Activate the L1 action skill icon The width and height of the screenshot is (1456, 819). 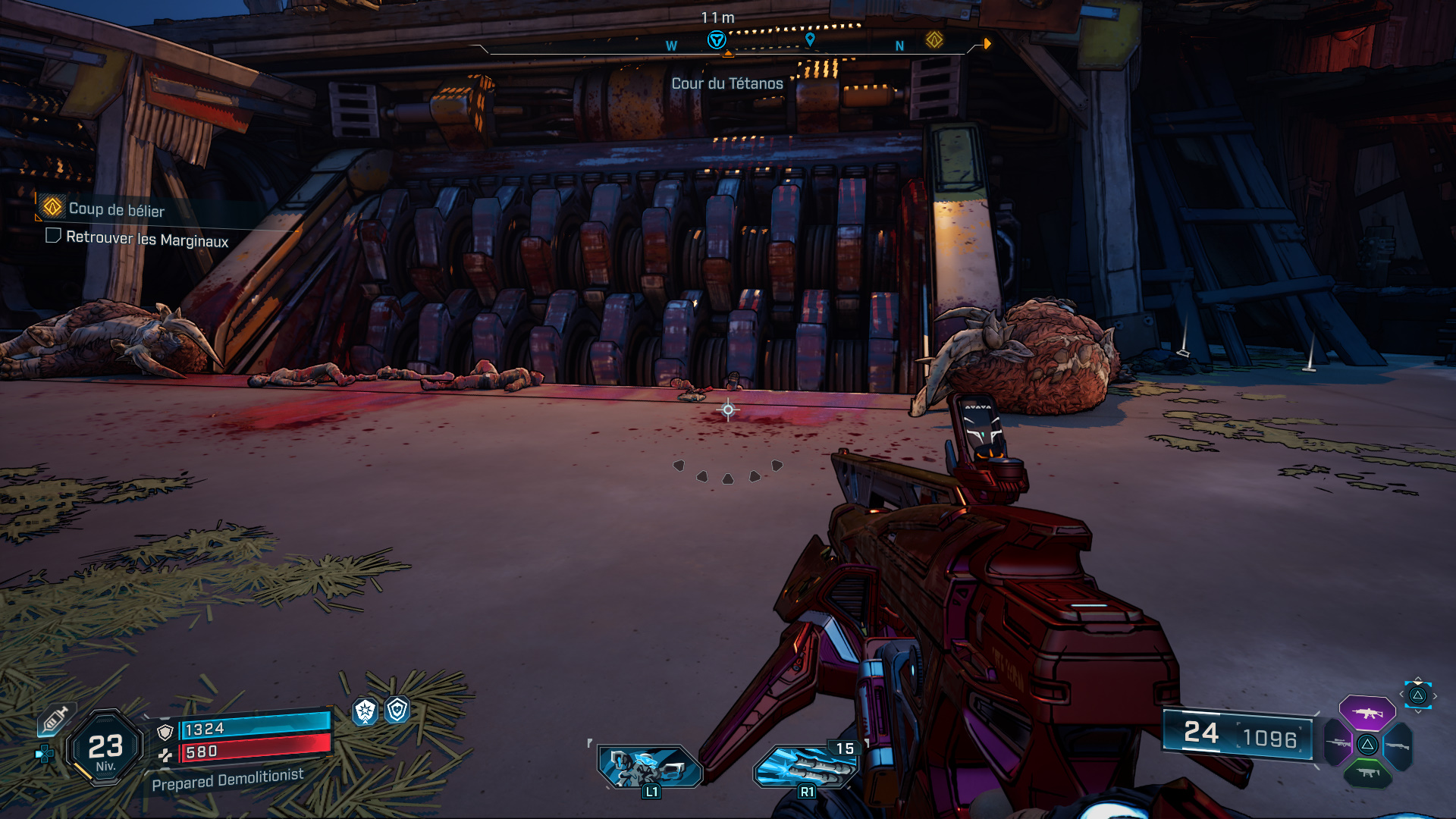tap(649, 766)
